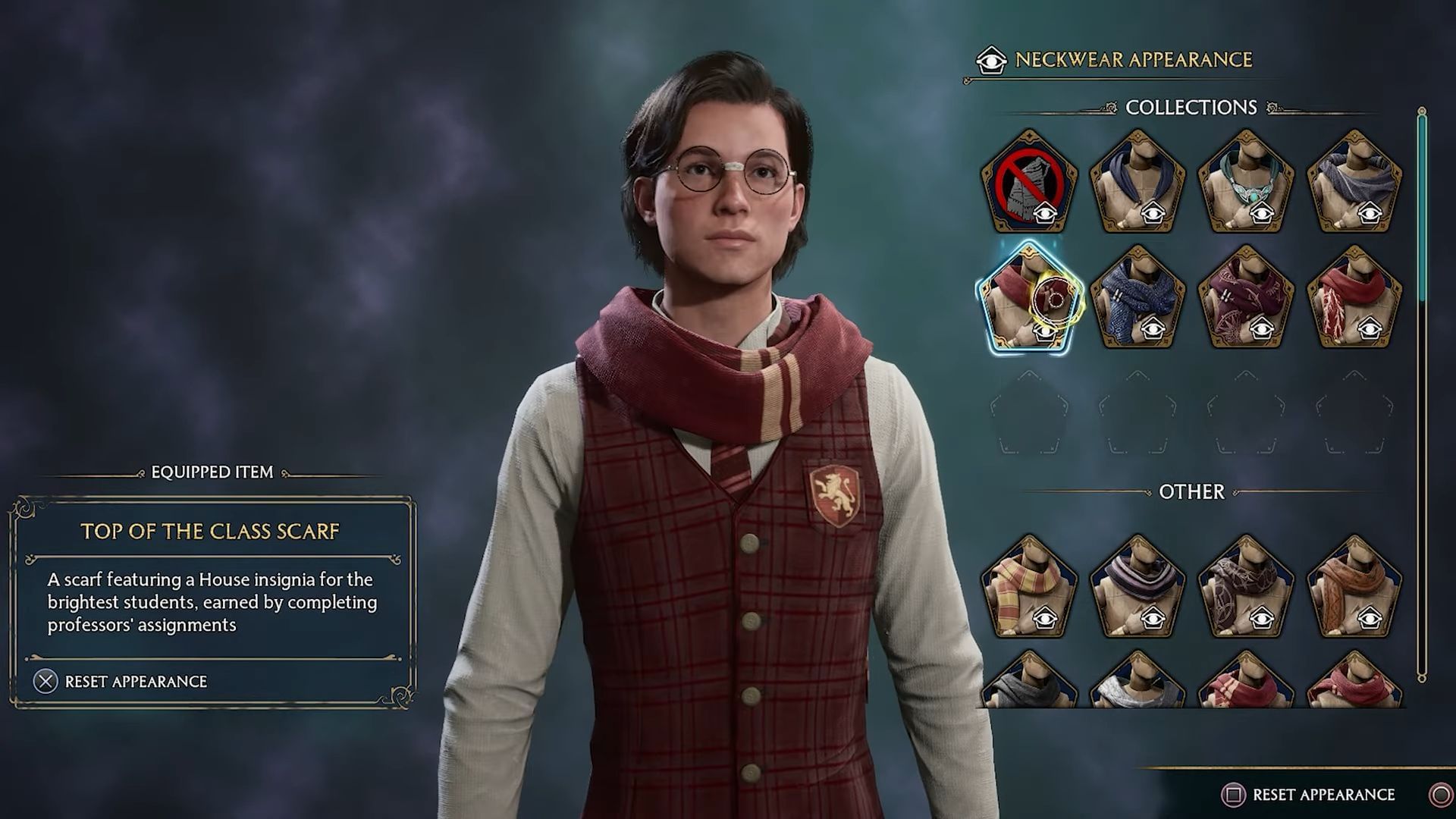Select the navy wrapped scarf in Collections
The image size is (1456, 819).
click(x=1139, y=178)
